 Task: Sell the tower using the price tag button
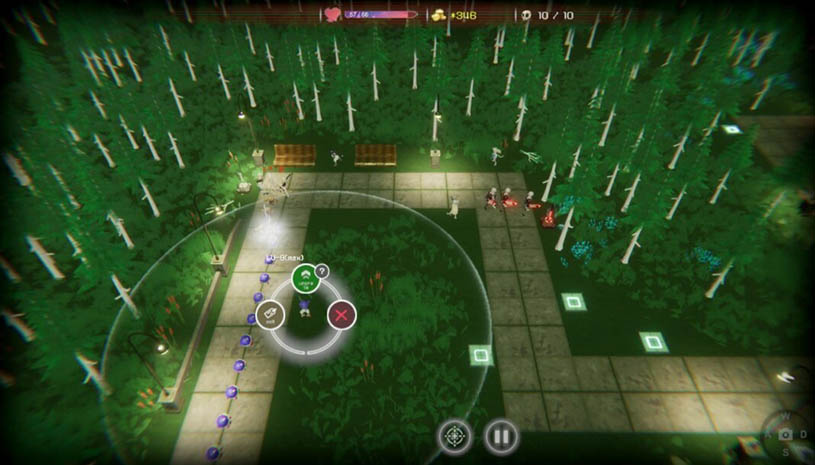(269, 316)
